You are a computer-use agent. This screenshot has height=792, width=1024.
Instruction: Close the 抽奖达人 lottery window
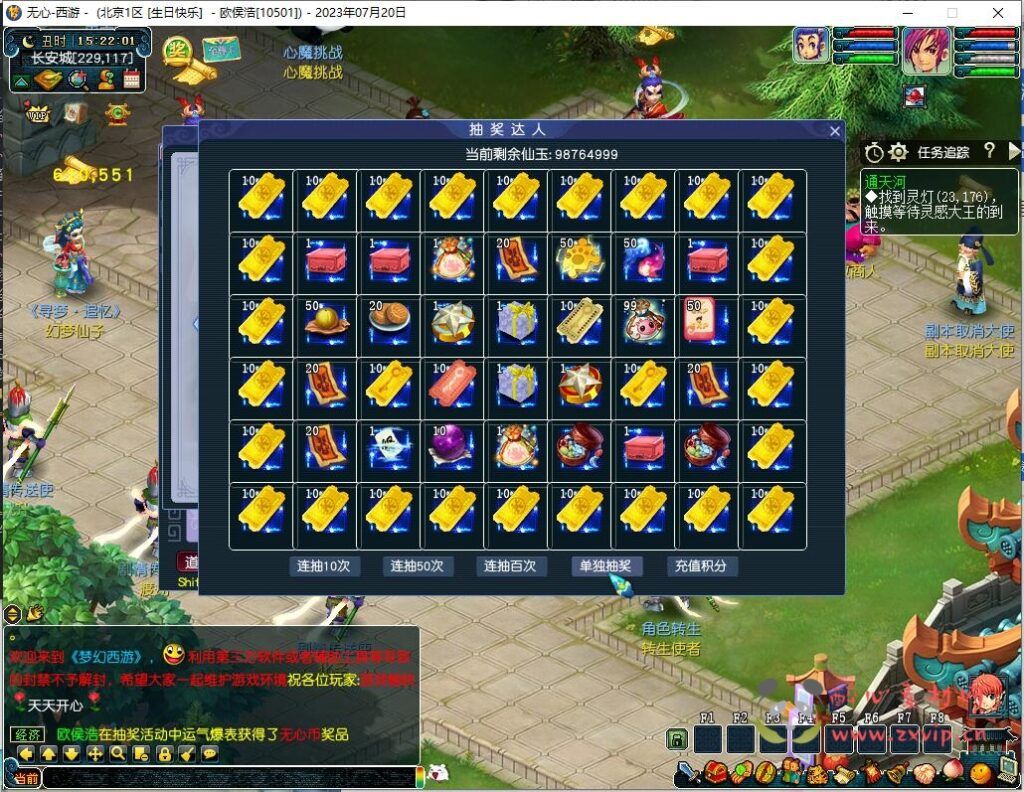[x=835, y=131]
